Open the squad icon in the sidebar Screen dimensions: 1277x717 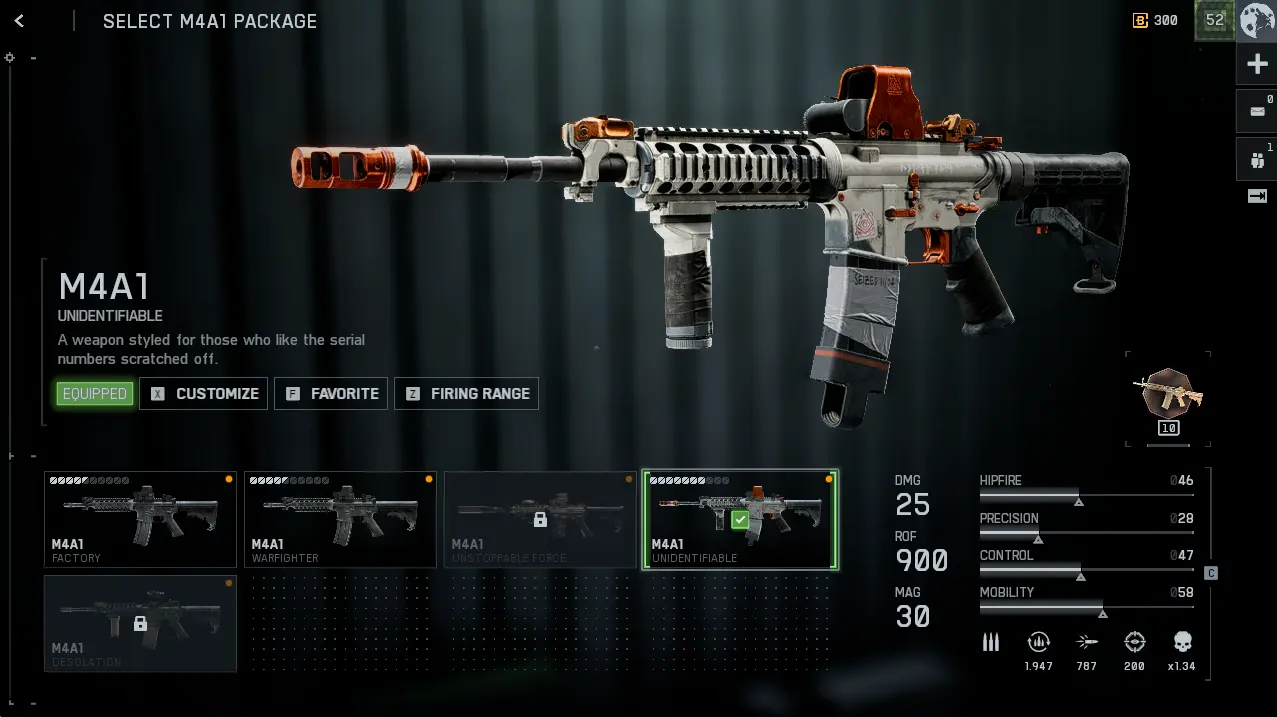pos(1257,158)
